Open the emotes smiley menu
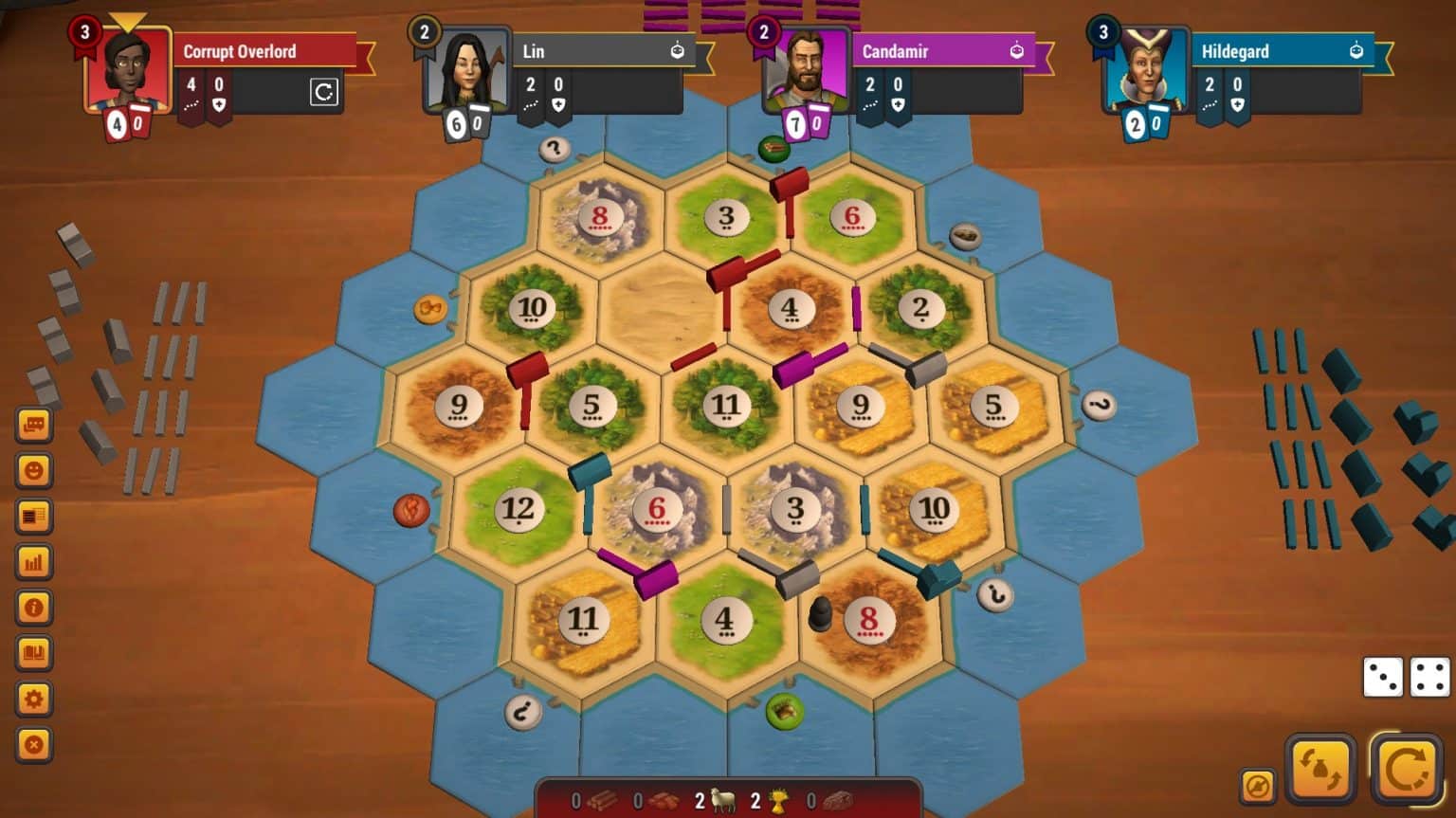This screenshot has width=1456, height=818. [x=34, y=470]
